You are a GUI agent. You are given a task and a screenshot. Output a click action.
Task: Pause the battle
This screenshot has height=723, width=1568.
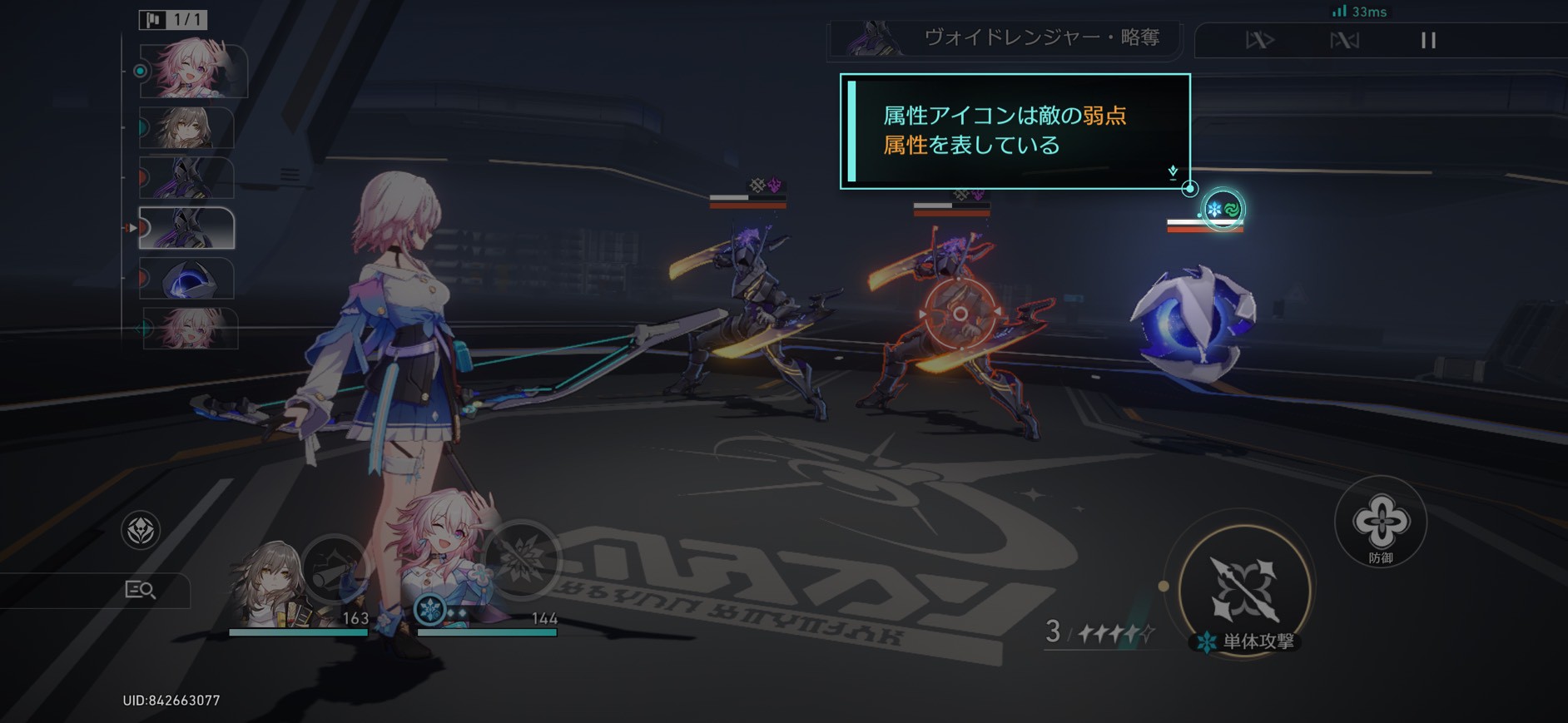(1428, 40)
